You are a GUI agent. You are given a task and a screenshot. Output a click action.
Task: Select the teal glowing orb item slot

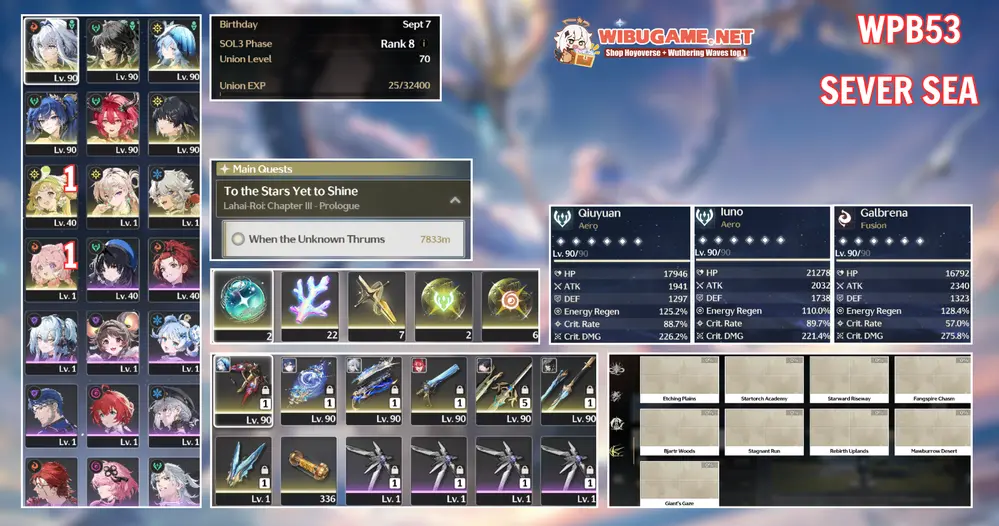point(243,303)
